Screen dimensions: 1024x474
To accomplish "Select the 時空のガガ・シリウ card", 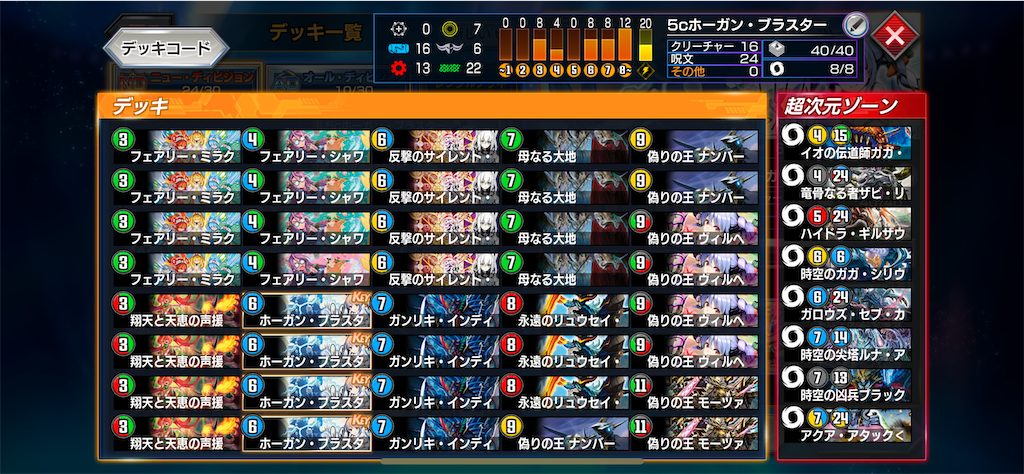I will point(851,263).
